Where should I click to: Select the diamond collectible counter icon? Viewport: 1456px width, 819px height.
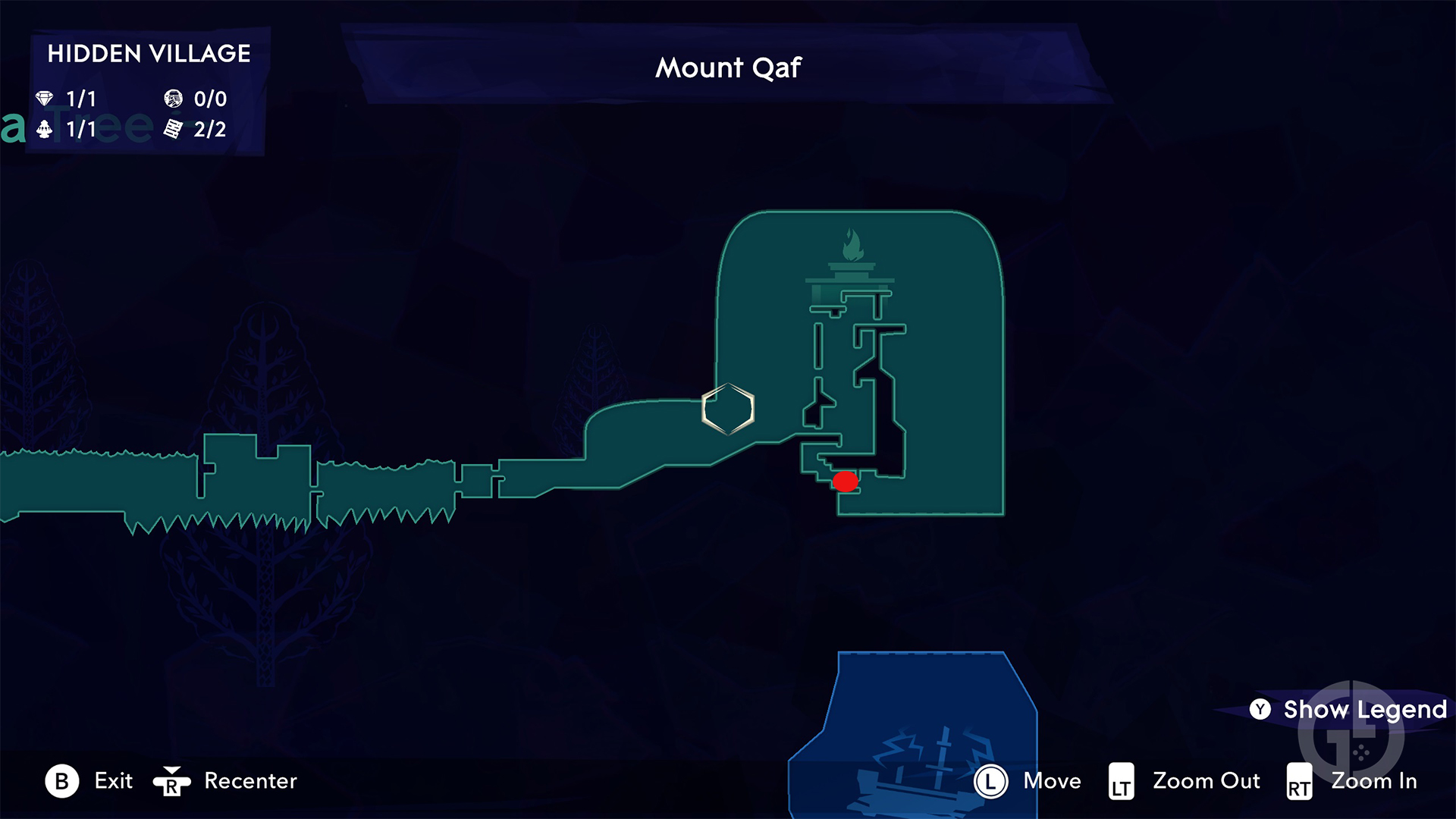(x=45, y=99)
